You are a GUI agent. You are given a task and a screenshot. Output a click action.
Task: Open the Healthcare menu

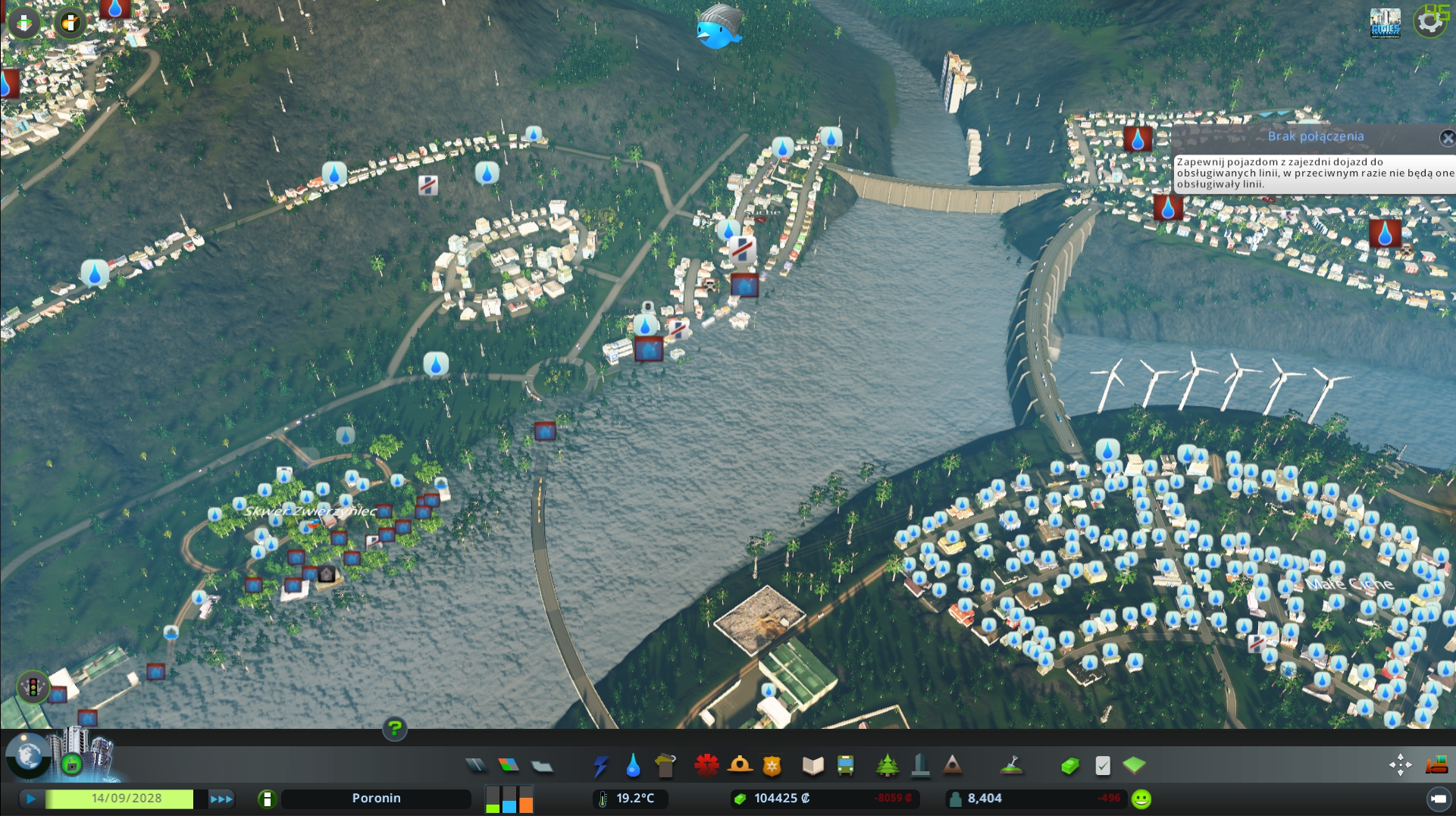(706, 766)
